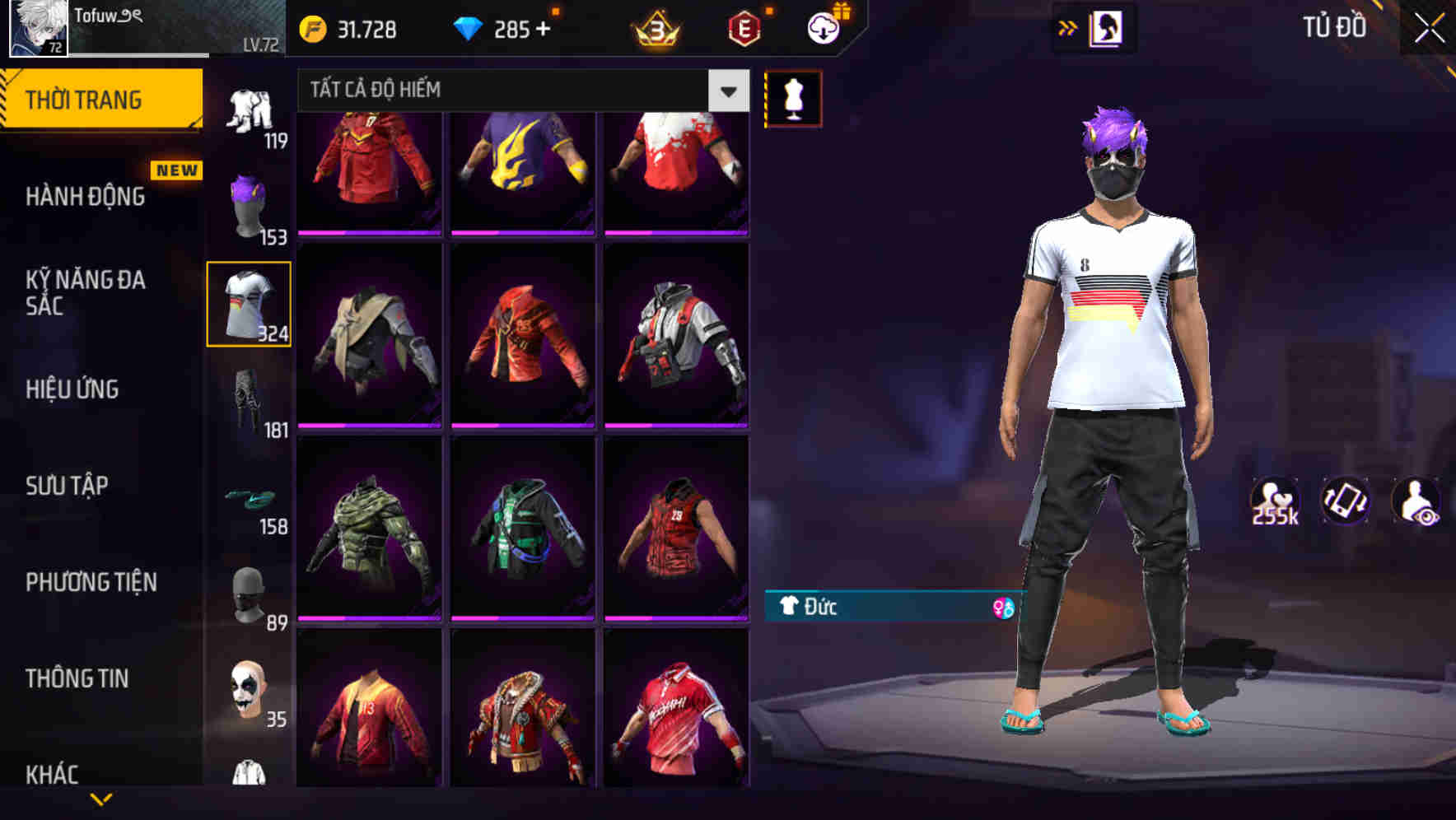Select the PHƯƠNG TIỆN category

point(91,582)
